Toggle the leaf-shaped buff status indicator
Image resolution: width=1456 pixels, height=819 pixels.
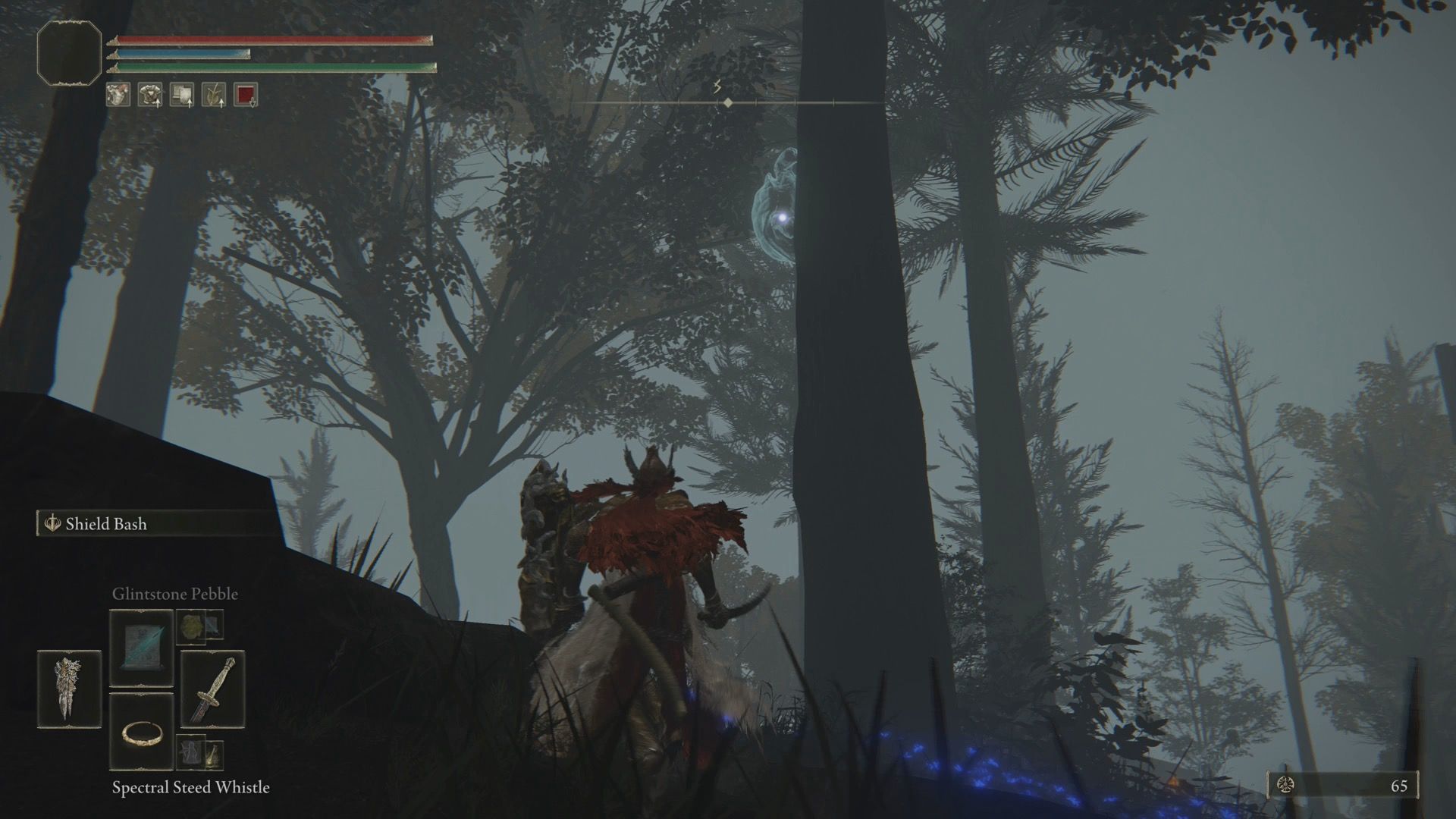(213, 94)
